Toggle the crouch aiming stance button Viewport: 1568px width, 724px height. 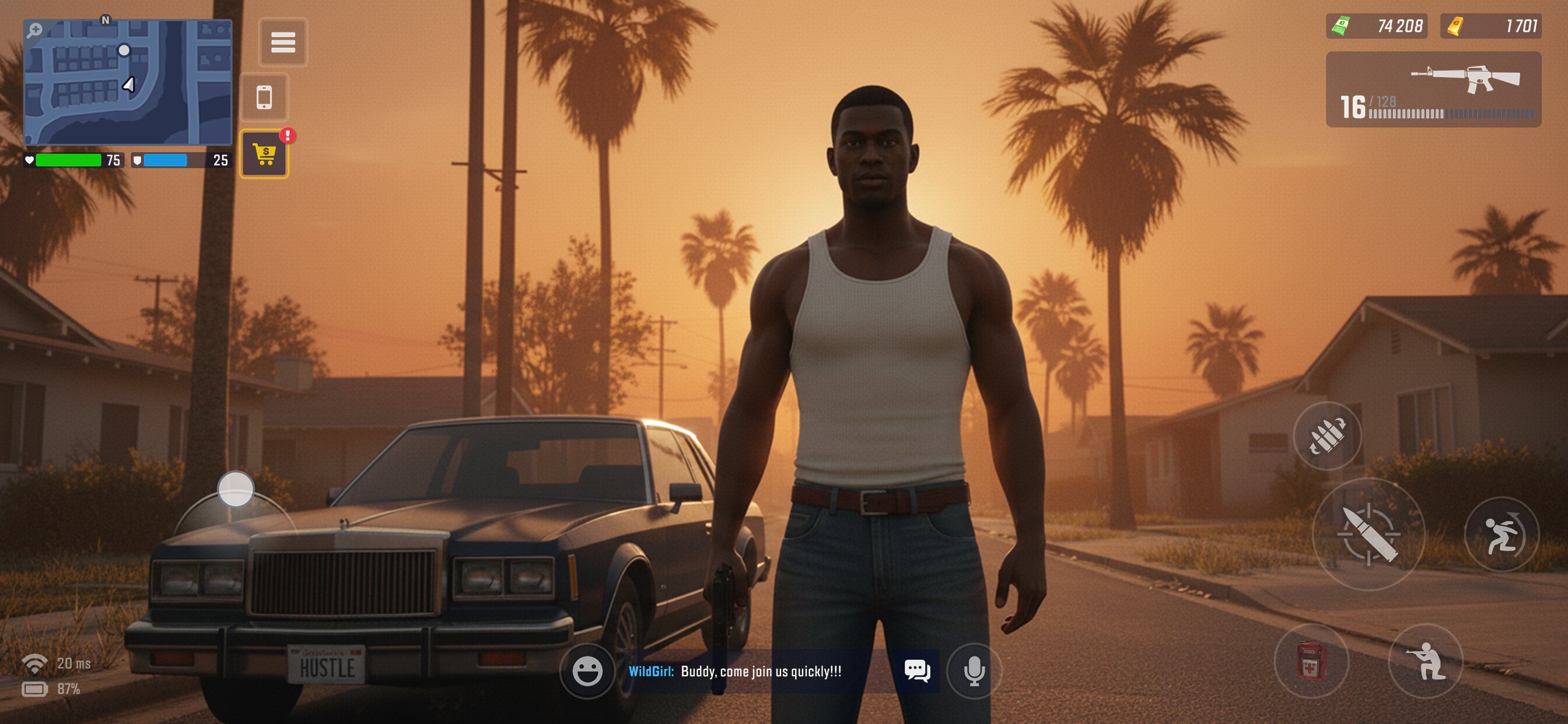click(1425, 660)
